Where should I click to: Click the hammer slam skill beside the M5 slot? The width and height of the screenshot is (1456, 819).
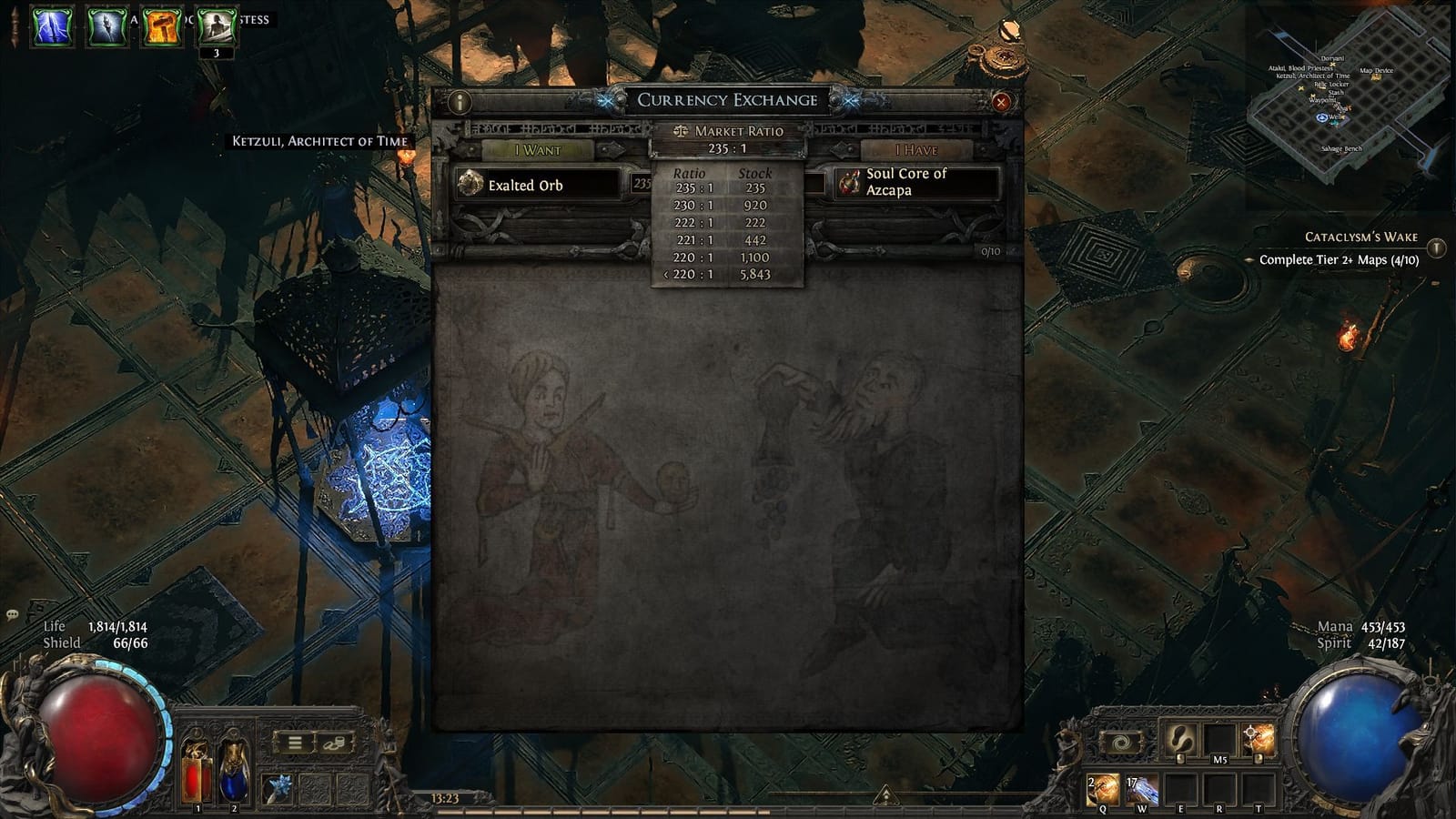click(x=1259, y=739)
